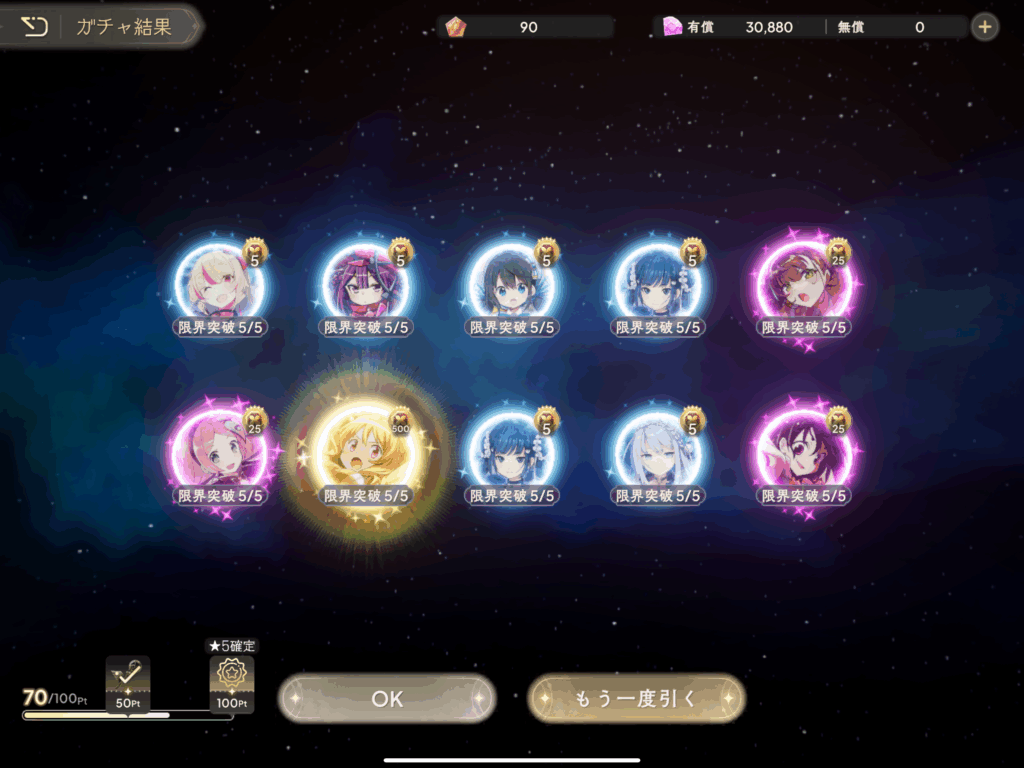This screenshot has width=1024, height=768.
Task: Choose the pink-haired character with pink glow
Action: coord(220,449)
